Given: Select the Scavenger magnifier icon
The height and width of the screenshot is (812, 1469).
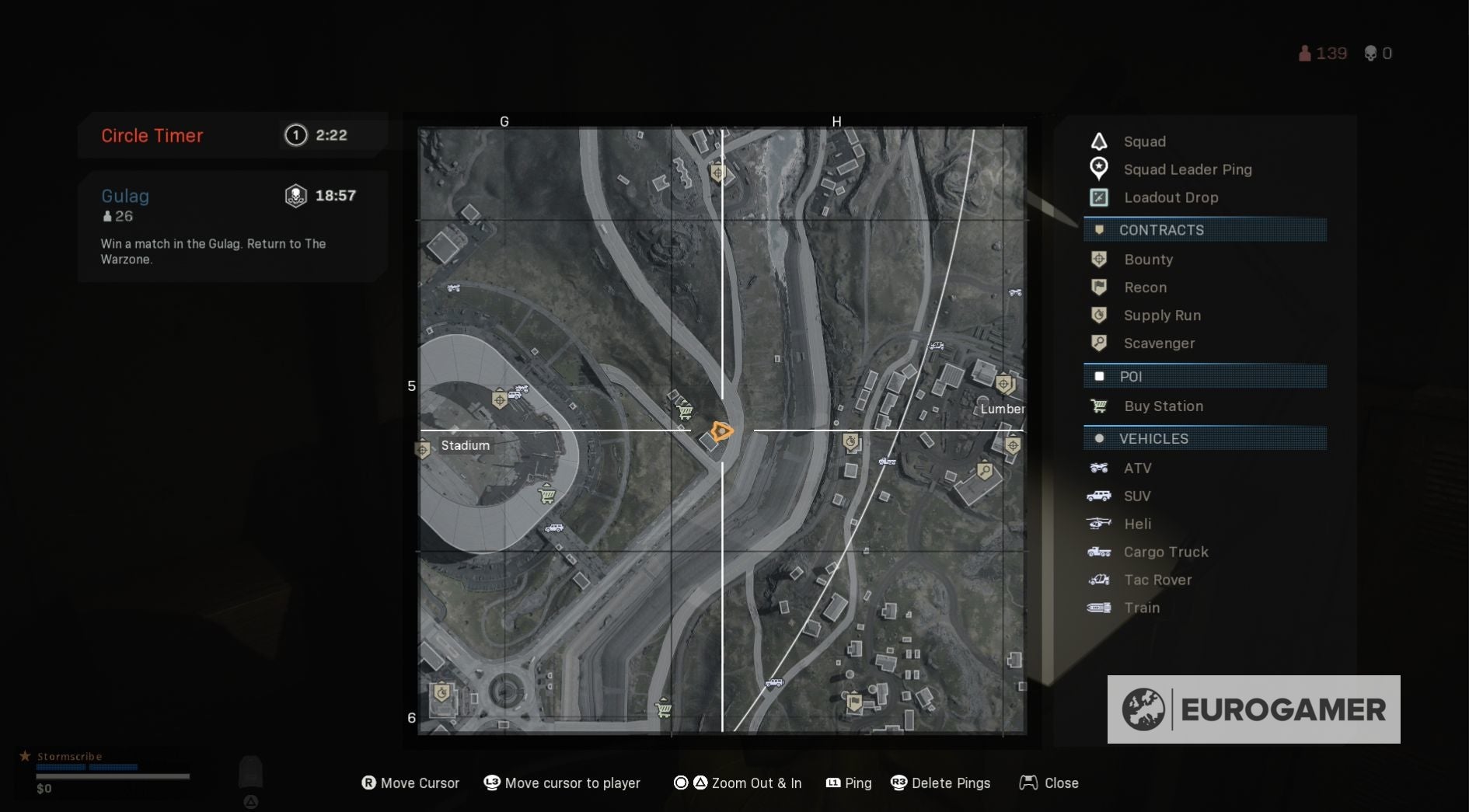Looking at the screenshot, I should click(1099, 343).
